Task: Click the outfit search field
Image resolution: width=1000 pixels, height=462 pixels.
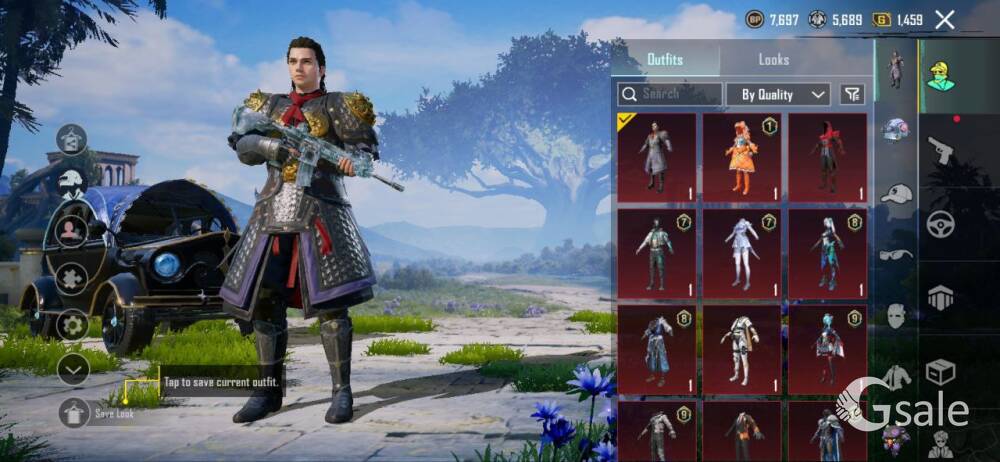Action: (x=669, y=94)
